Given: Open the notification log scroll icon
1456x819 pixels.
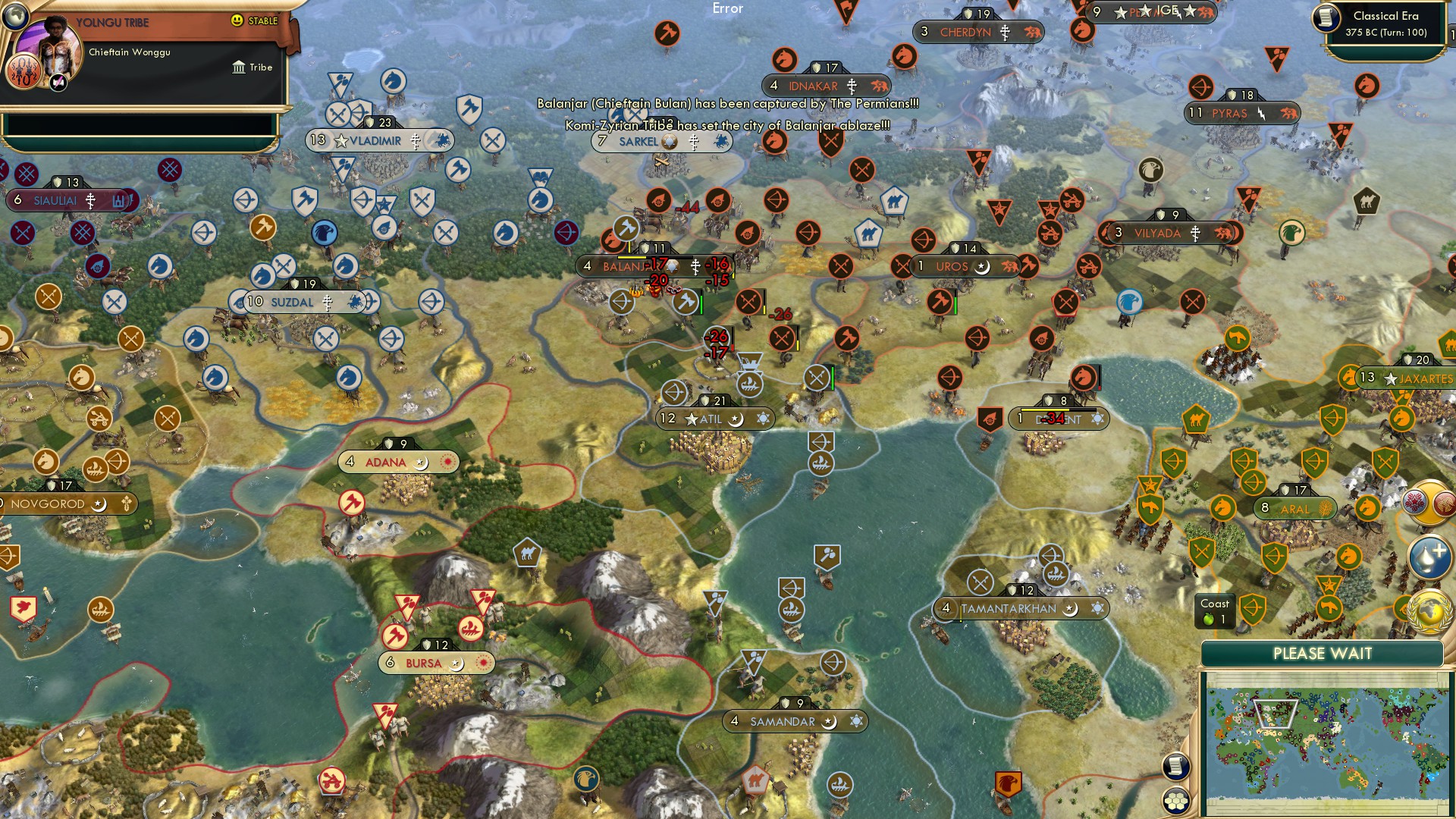Looking at the screenshot, I should [1175, 766].
